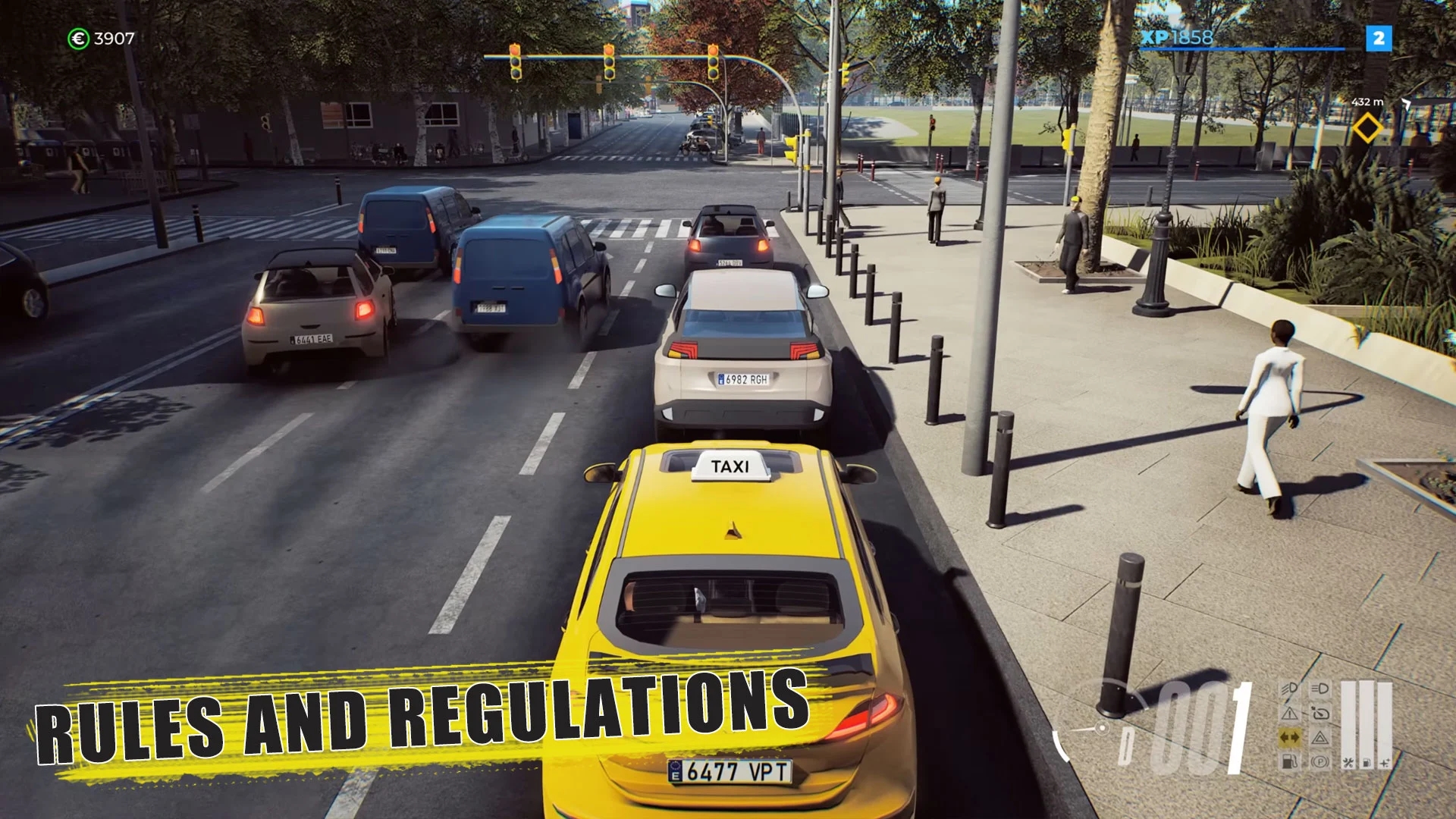Activate the speed limiter gauge icon

click(x=1320, y=713)
